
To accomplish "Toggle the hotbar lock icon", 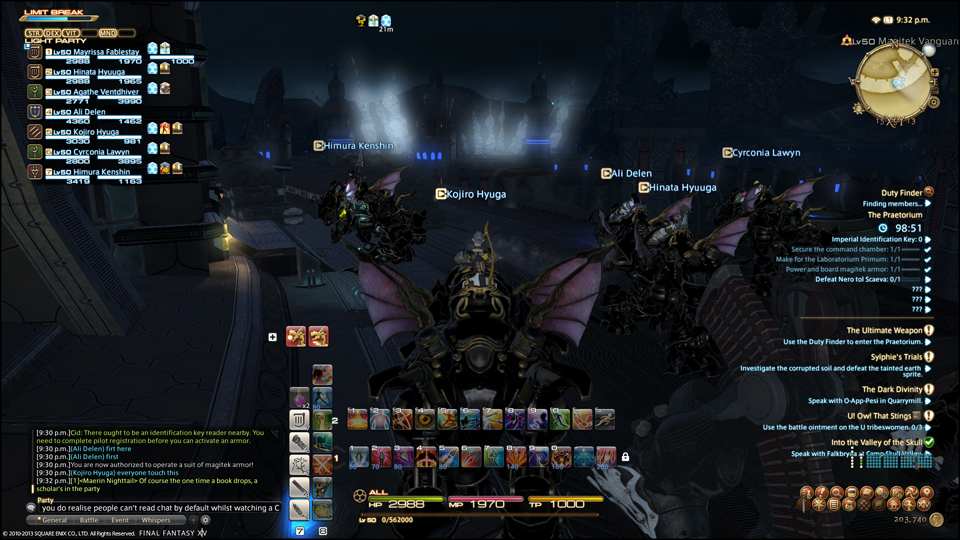I will 625,457.
